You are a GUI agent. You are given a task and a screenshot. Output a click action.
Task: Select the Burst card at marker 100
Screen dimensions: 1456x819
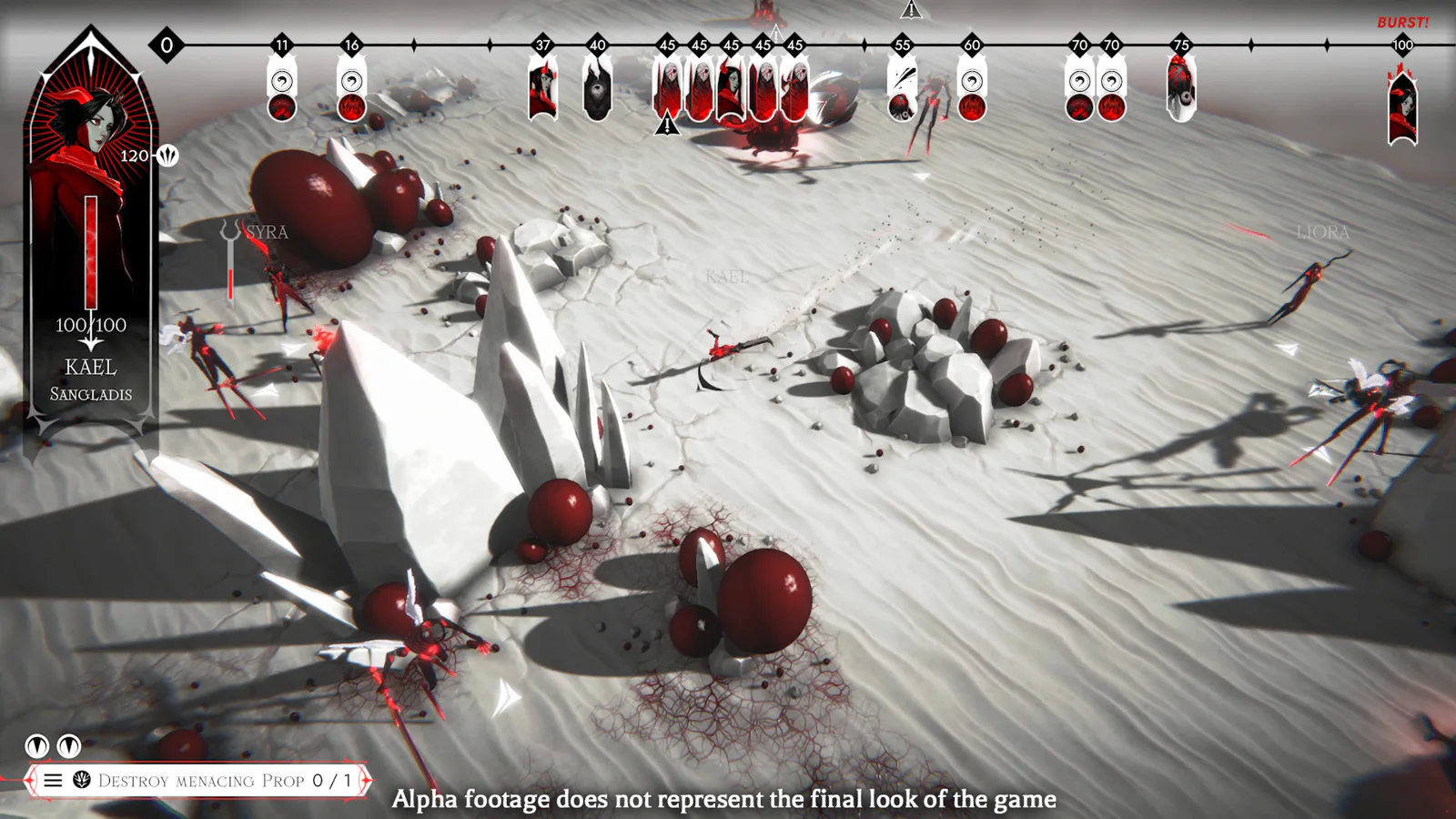pyautogui.click(x=1402, y=107)
